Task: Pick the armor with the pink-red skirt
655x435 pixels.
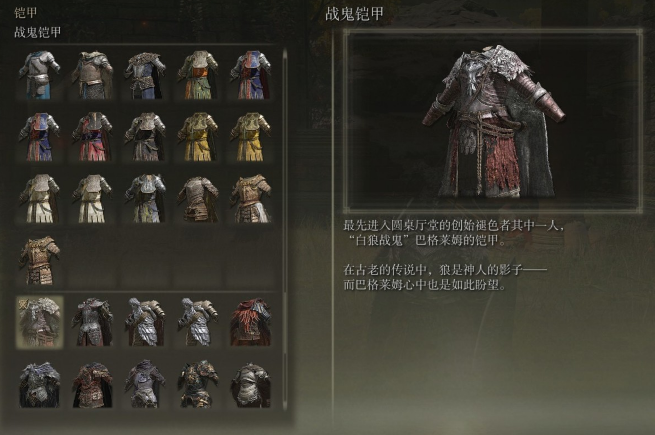Action: click(x=93, y=136)
